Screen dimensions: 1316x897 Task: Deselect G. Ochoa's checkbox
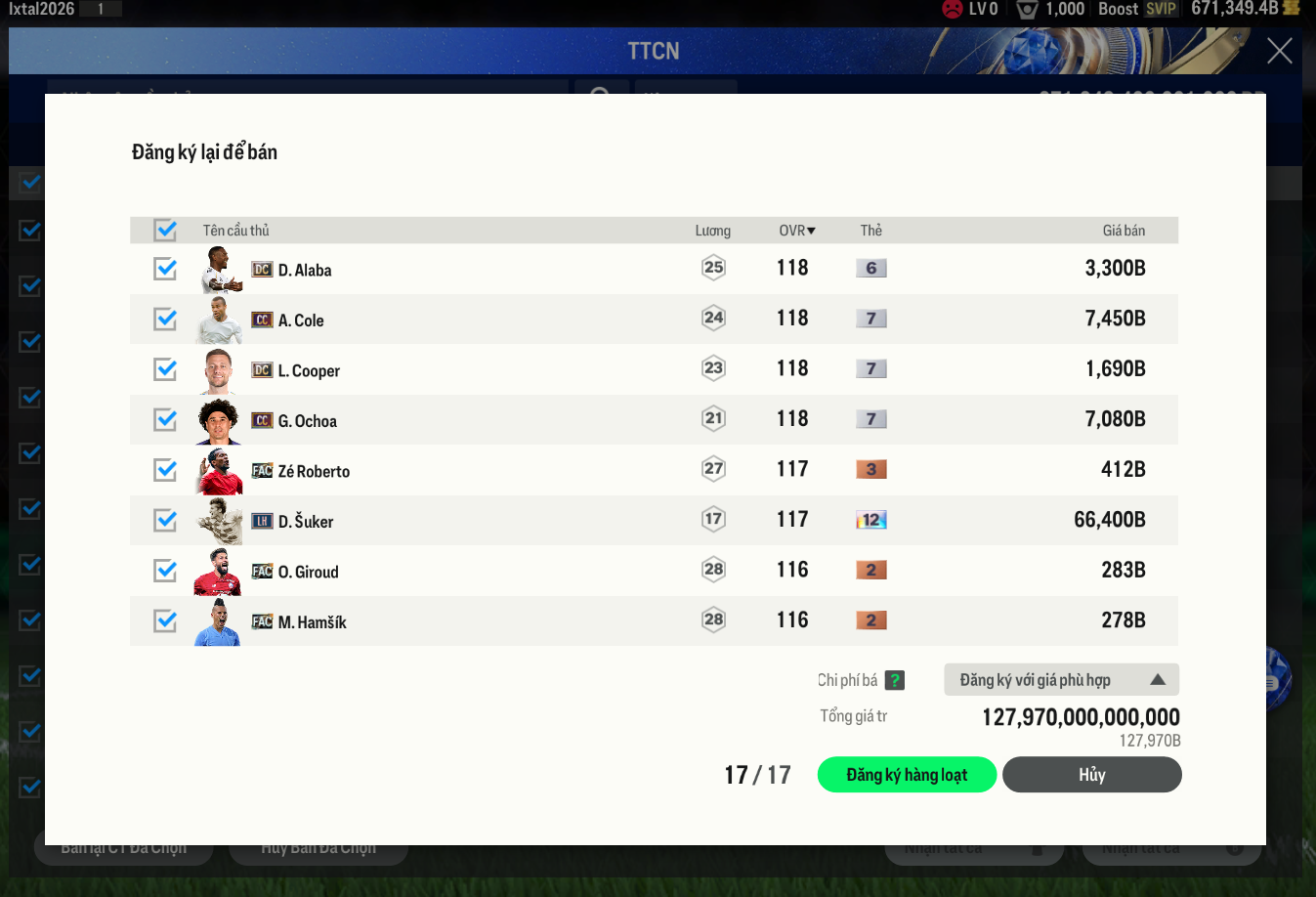point(165,420)
